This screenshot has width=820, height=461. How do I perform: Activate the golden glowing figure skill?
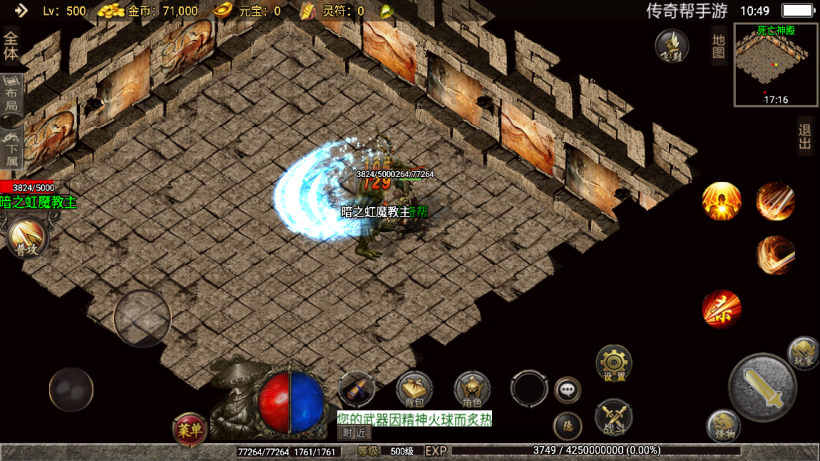tap(721, 201)
